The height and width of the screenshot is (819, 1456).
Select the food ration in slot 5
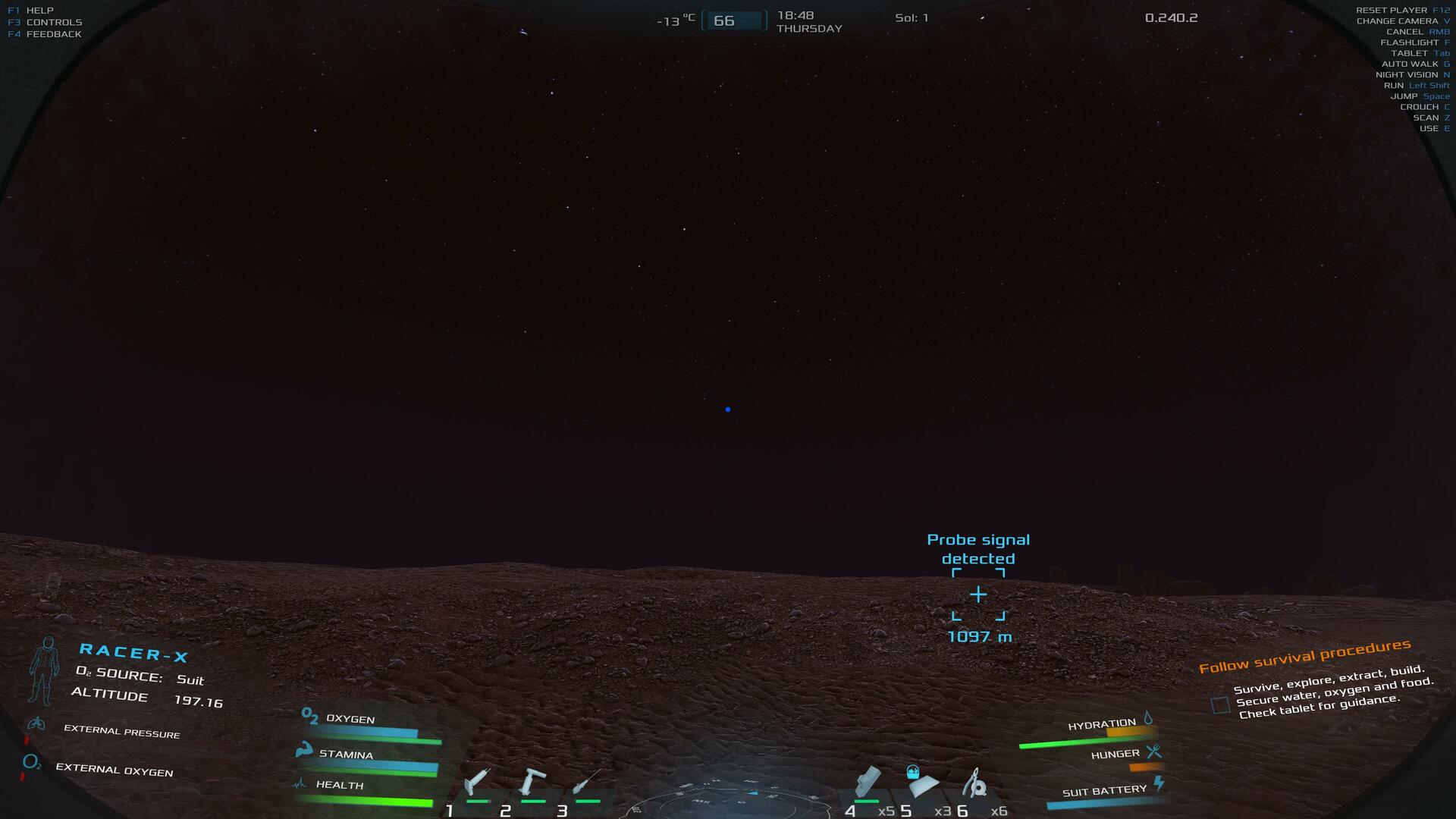(921, 783)
